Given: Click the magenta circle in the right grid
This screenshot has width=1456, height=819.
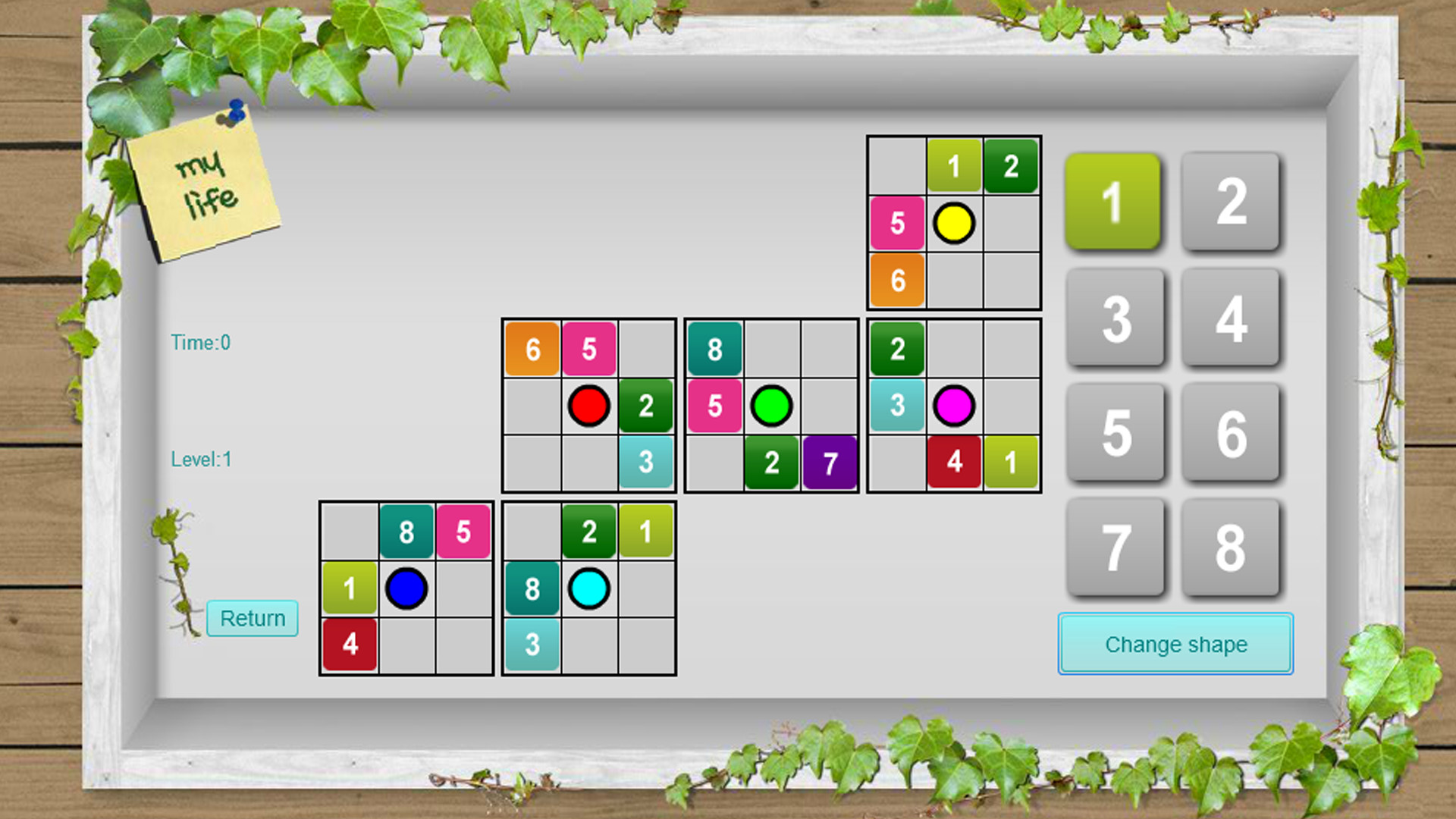Looking at the screenshot, I should tap(954, 406).
